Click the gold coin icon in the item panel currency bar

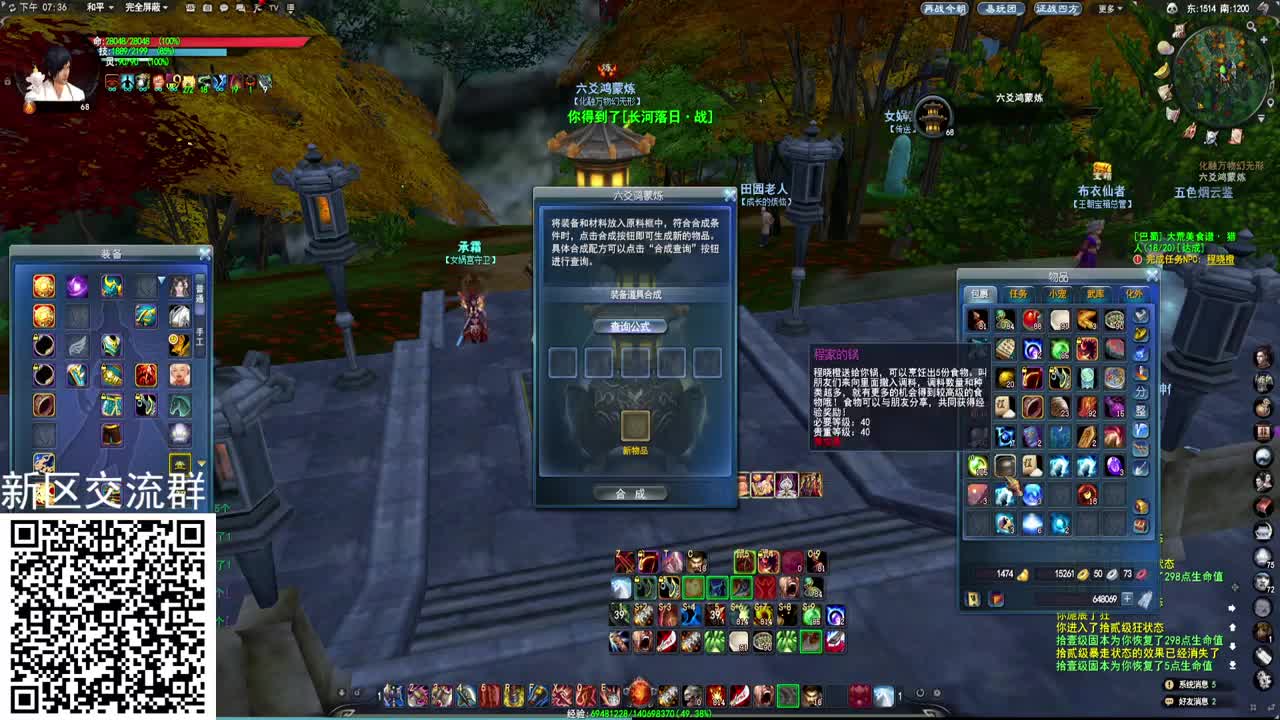pos(1082,573)
